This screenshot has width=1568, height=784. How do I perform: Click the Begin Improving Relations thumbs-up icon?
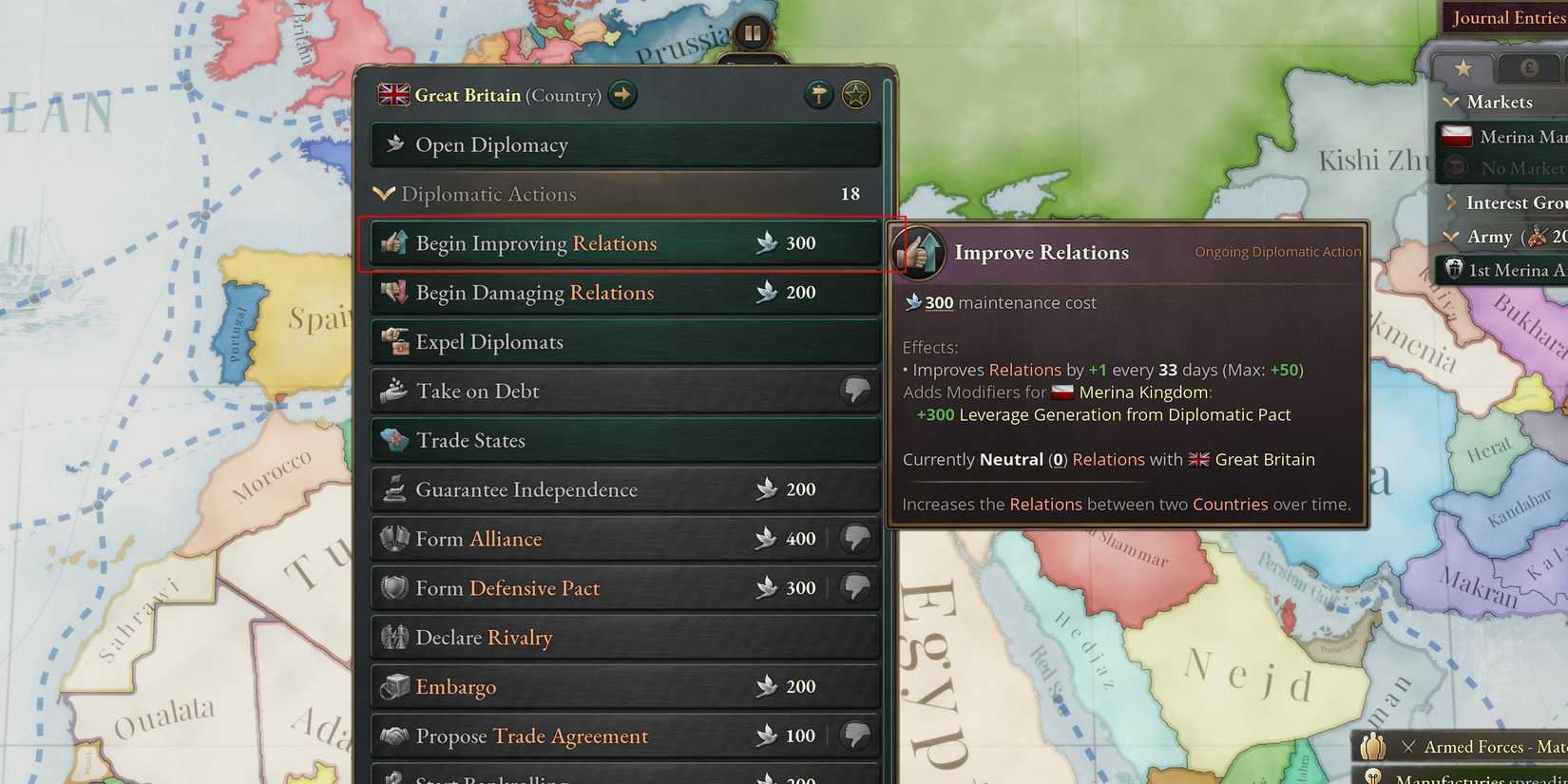click(x=394, y=243)
